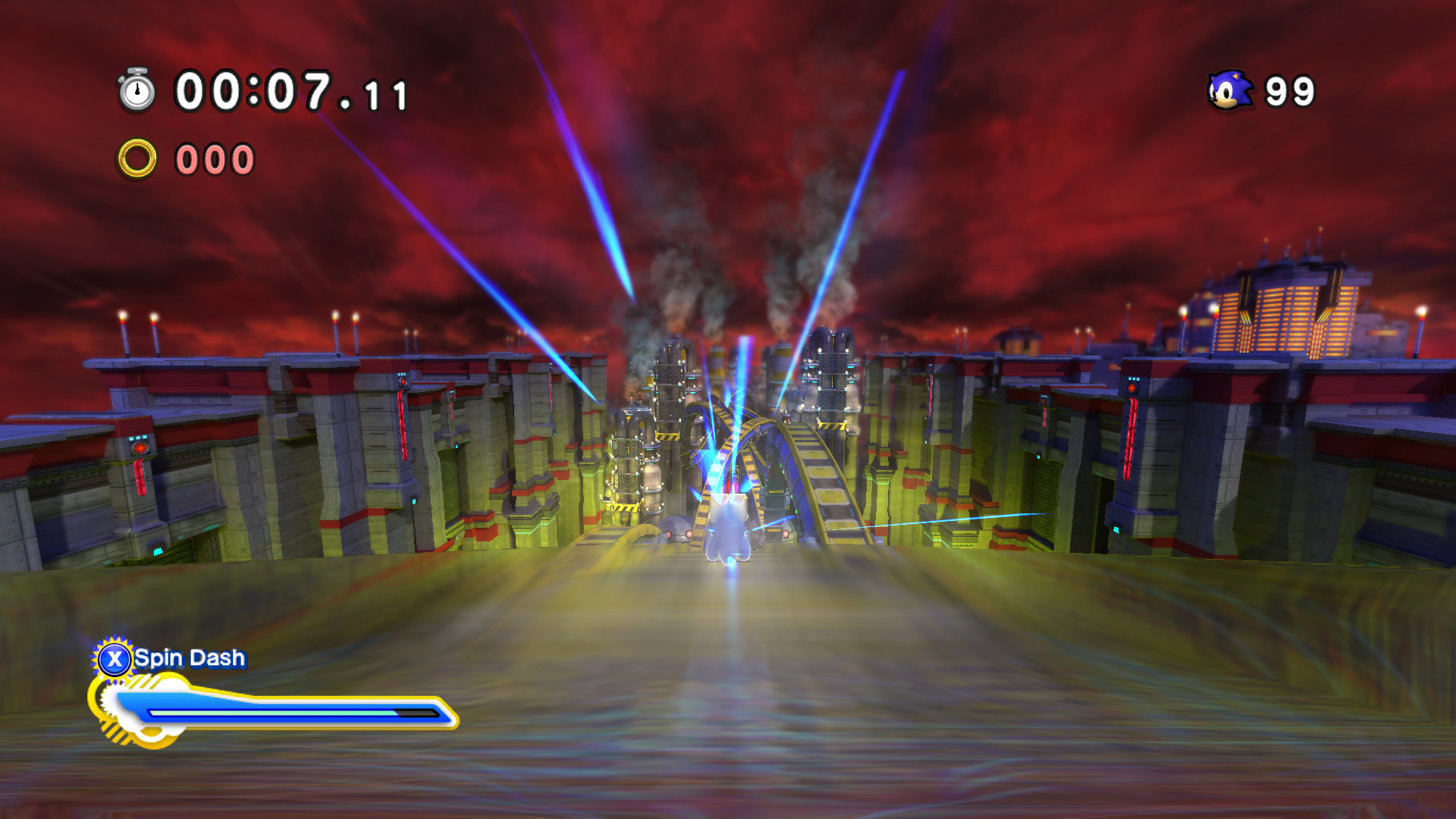The image size is (1456, 819).
Task: Expand the timer display readout
Action: [288, 91]
